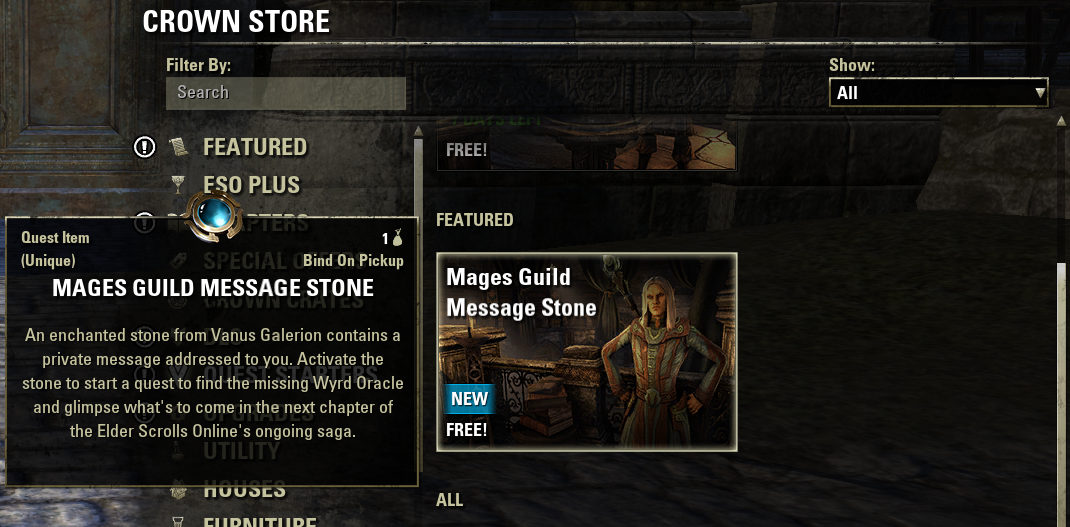Open the Show dropdown set to All
Image resolution: width=1070 pixels, height=527 pixels.
[x=938, y=93]
